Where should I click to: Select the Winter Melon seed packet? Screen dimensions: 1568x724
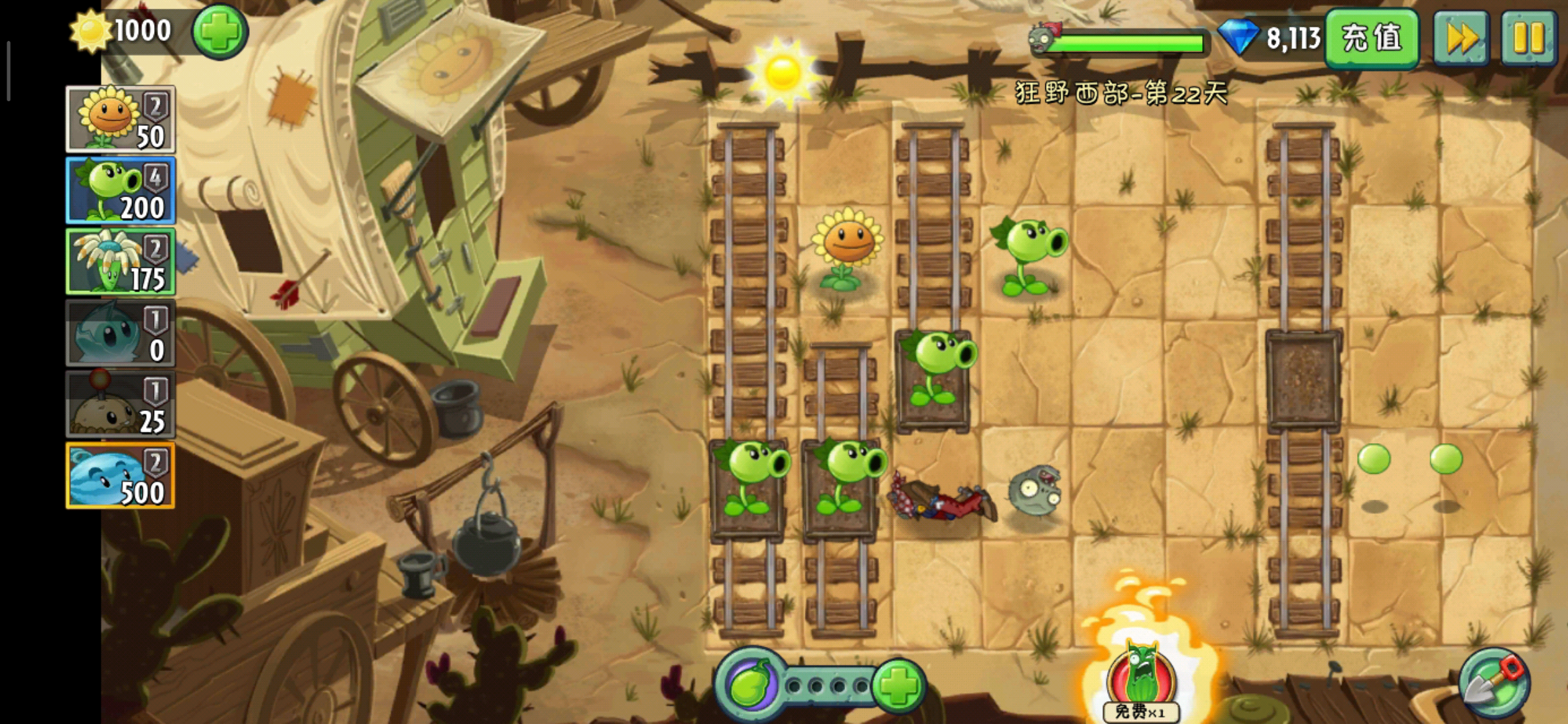pyautogui.click(x=121, y=475)
